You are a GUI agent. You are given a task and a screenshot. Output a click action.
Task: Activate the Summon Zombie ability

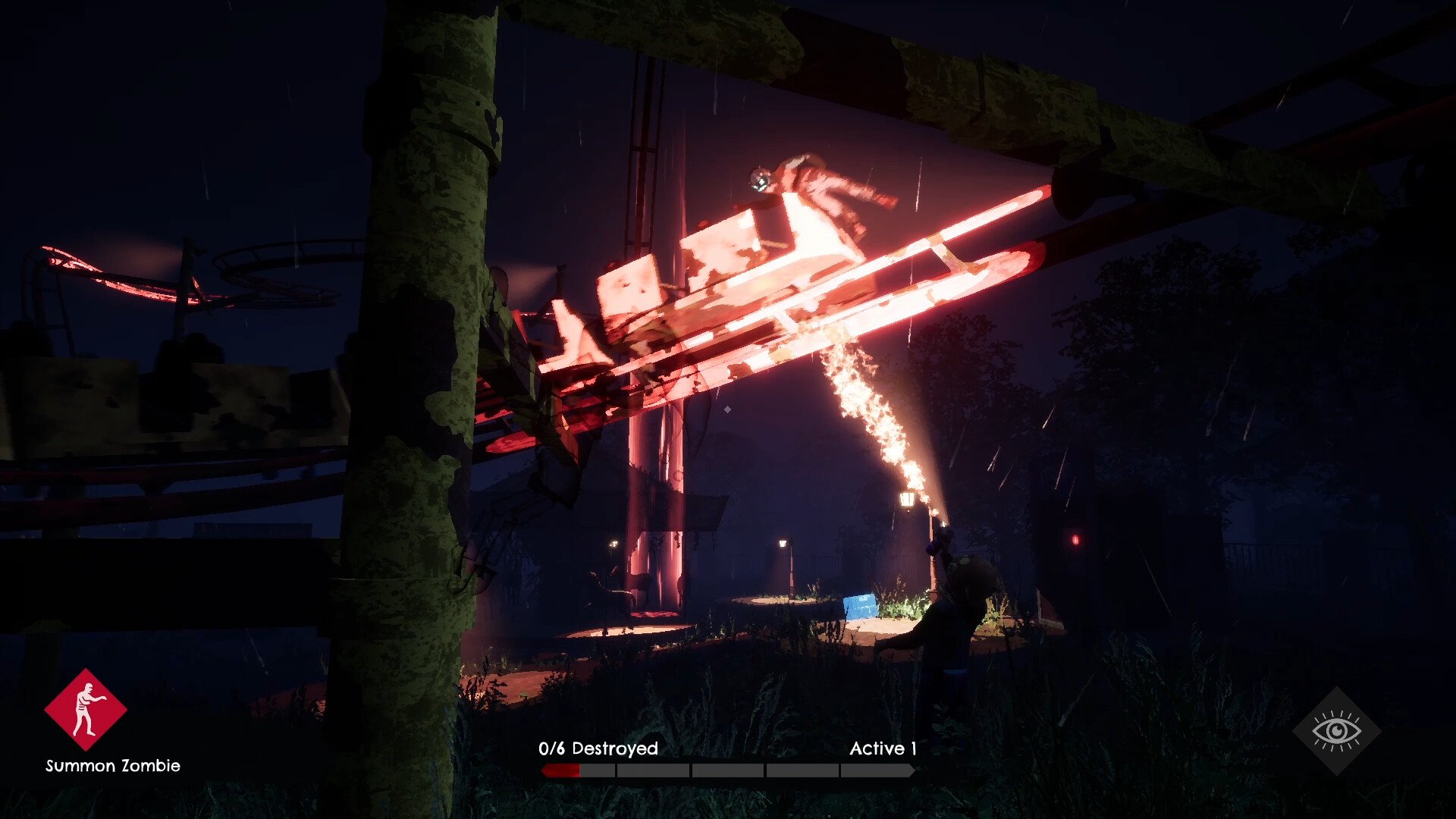pyautogui.click(x=86, y=710)
